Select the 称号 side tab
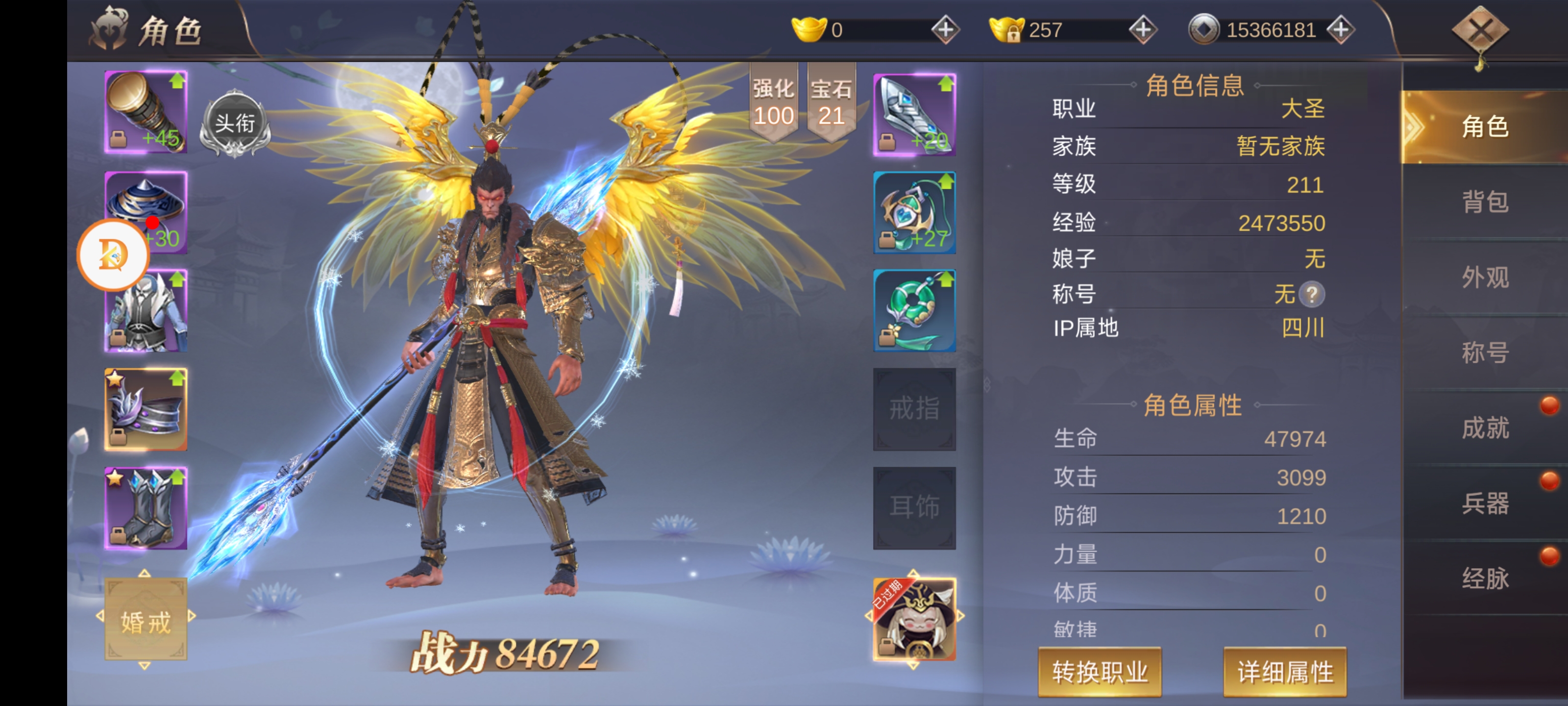The image size is (1568, 706). [1485, 353]
